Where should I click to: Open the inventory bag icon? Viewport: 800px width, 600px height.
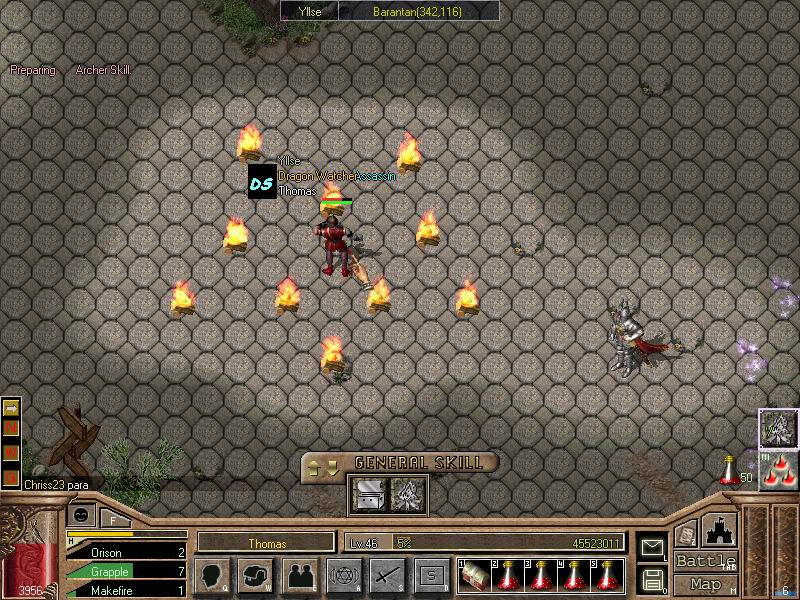(256, 576)
